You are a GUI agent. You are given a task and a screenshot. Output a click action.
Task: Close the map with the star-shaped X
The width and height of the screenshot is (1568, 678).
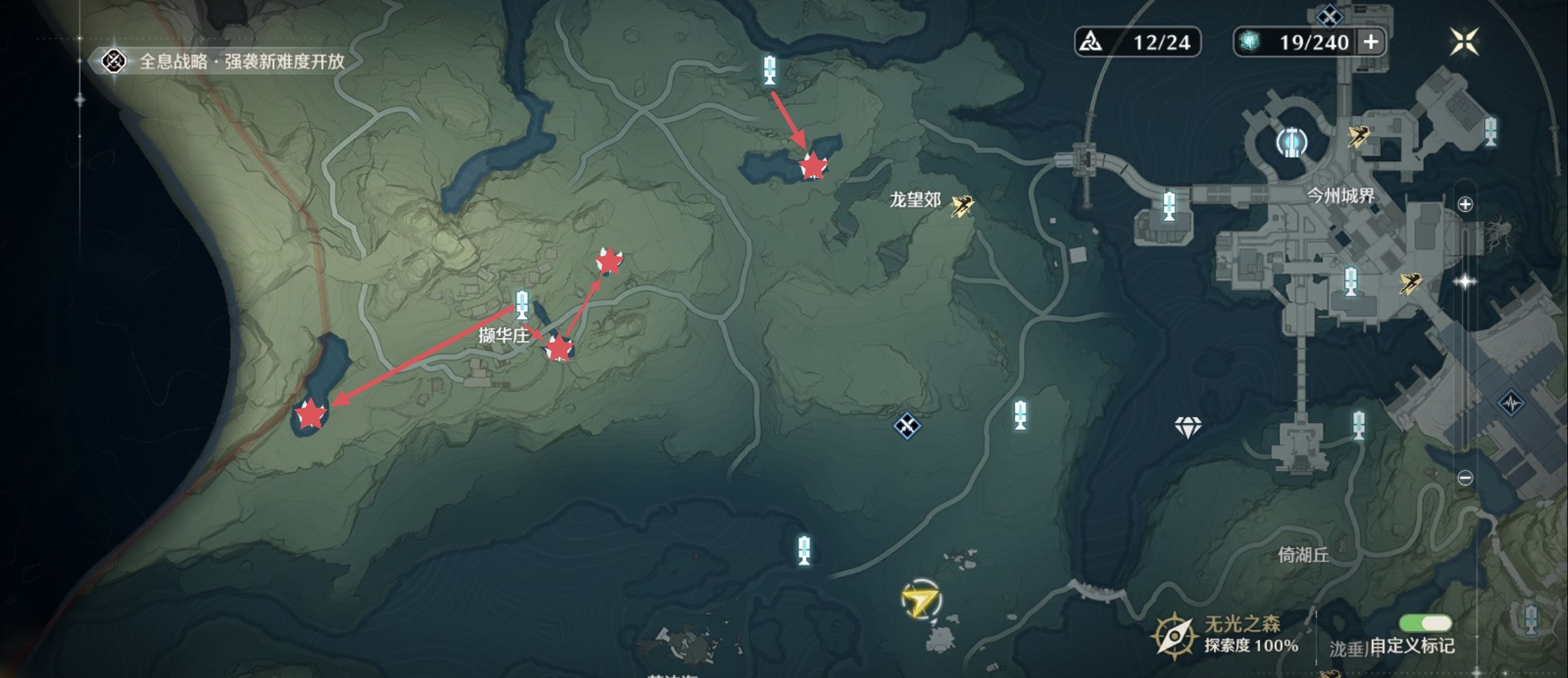coord(1464,42)
